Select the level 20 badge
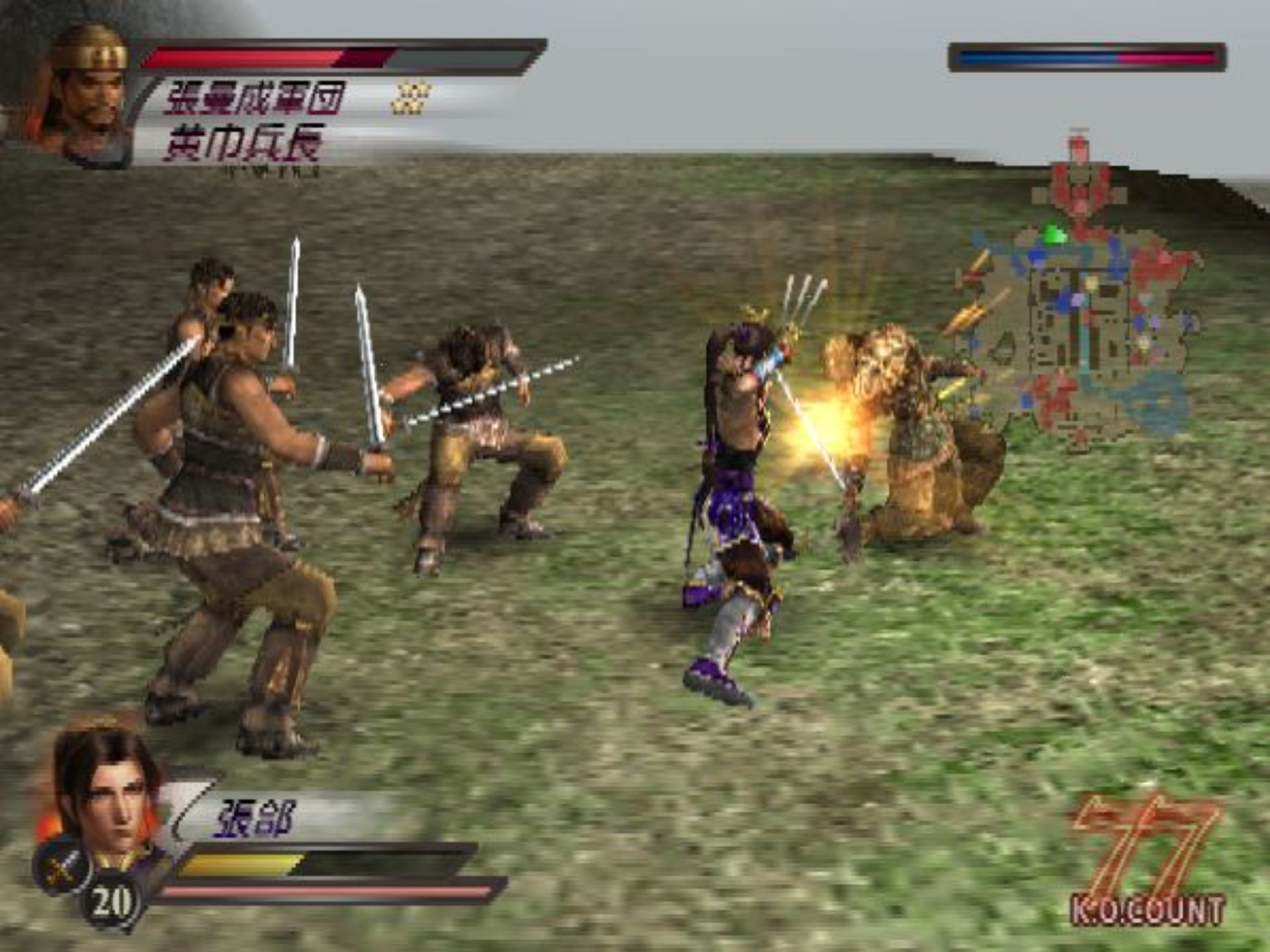Screen dimensions: 1270x952 point(110,901)
